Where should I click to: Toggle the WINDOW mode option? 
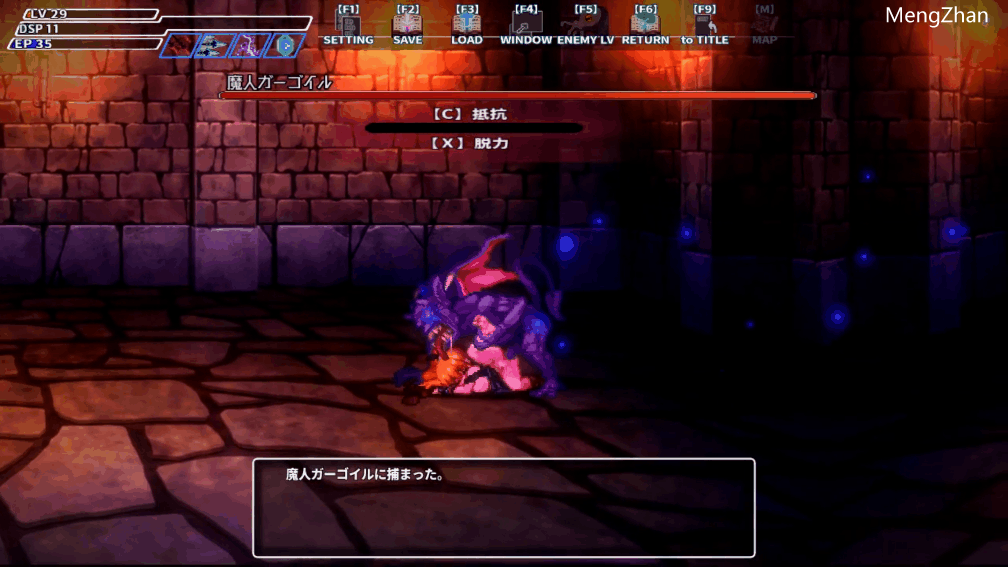pos(526,25)
